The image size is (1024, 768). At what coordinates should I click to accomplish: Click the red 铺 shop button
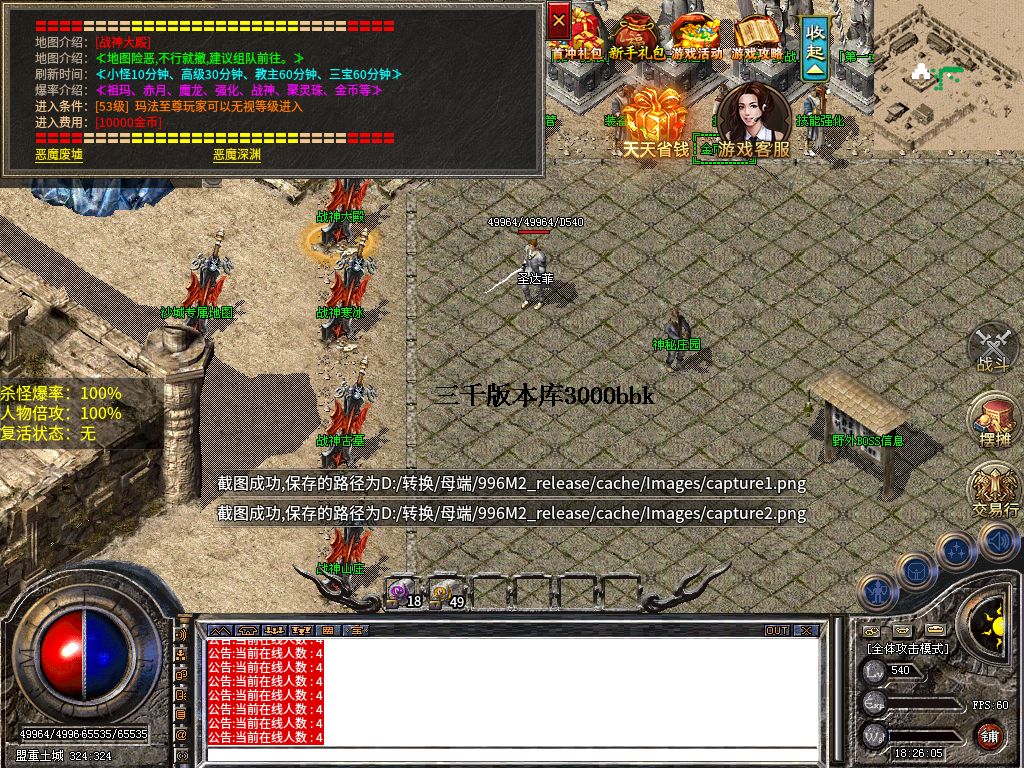coord(990,736)
